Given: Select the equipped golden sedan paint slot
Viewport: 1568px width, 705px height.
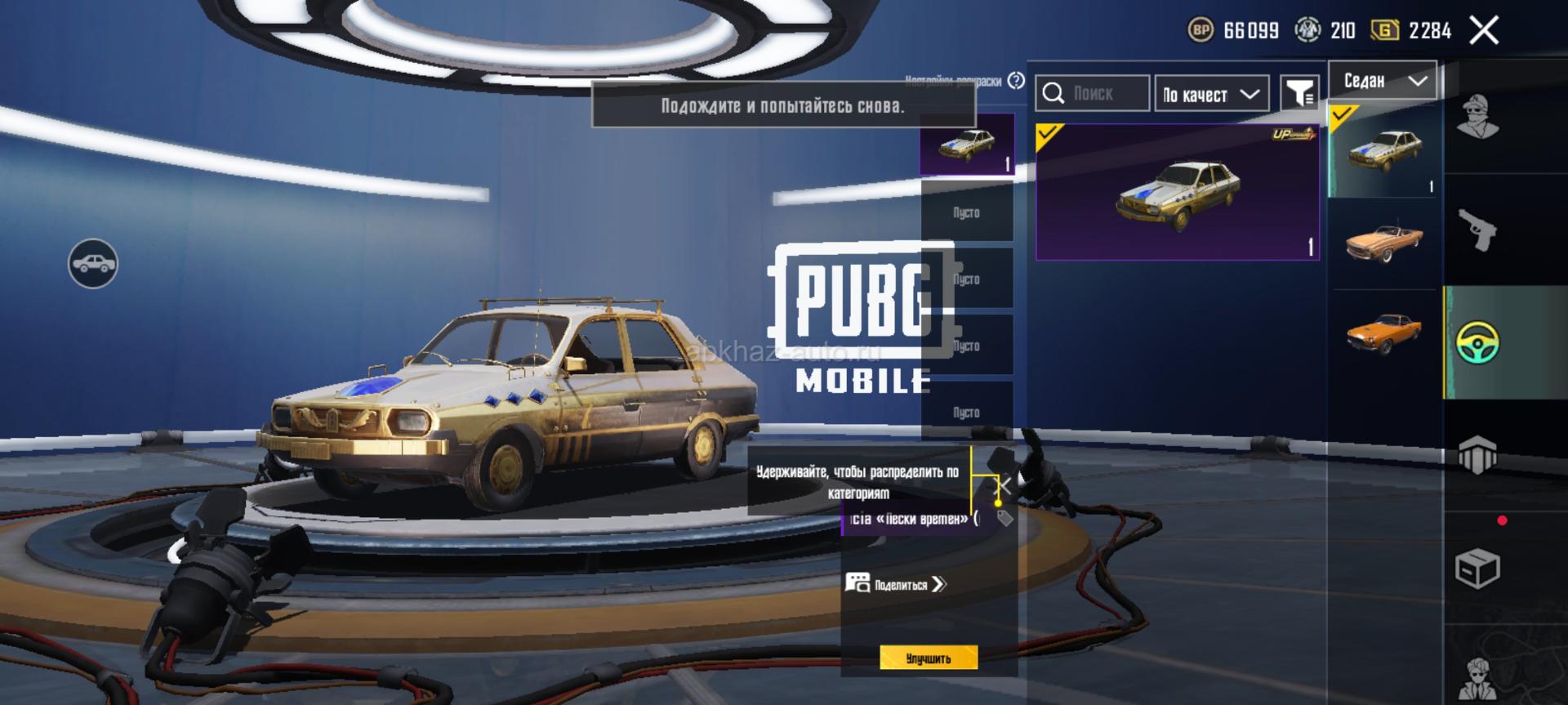Looking at the screenshot, I should pos(967,145).
